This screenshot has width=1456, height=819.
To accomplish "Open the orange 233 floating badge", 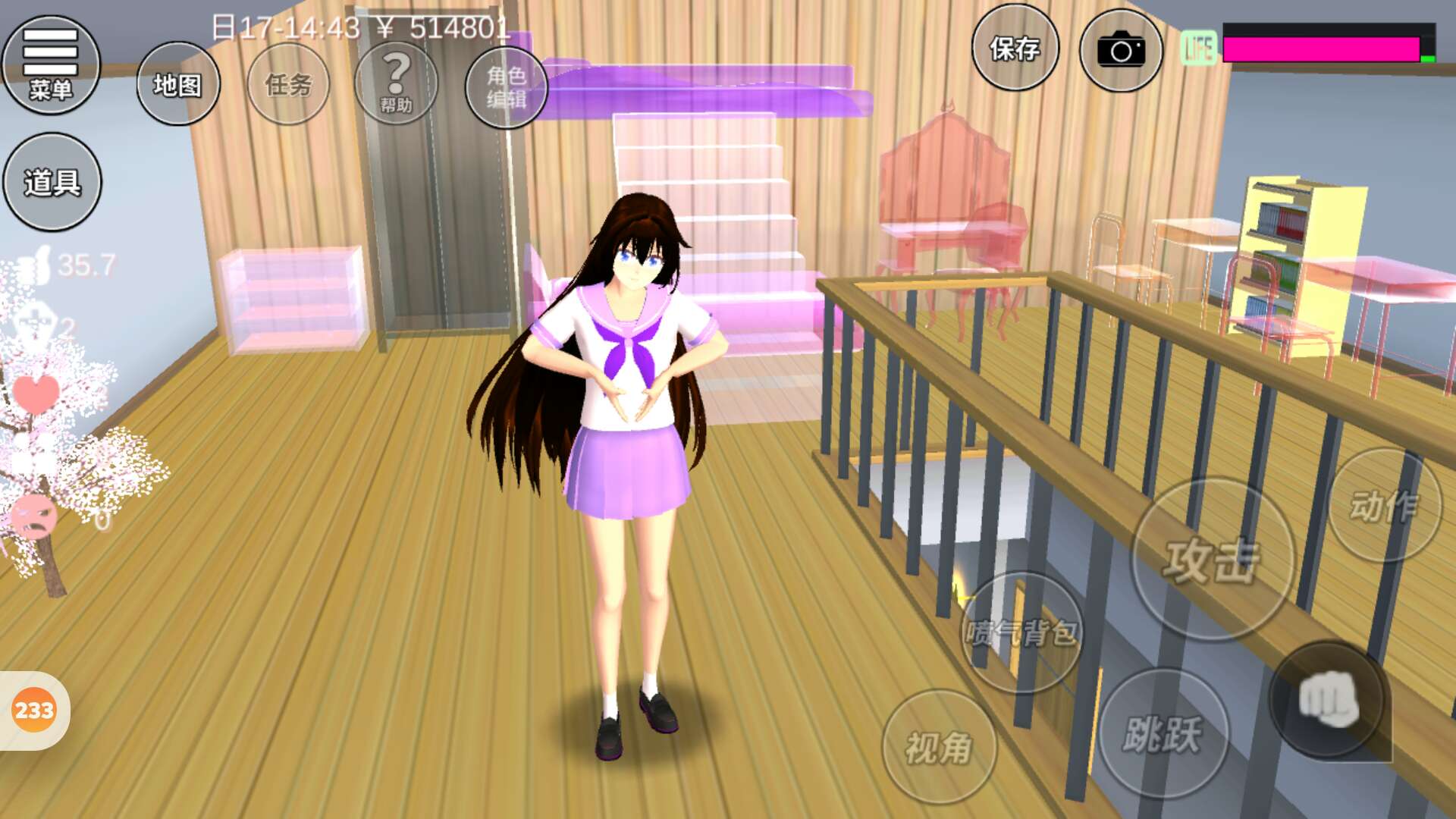I will click(34, 711).
